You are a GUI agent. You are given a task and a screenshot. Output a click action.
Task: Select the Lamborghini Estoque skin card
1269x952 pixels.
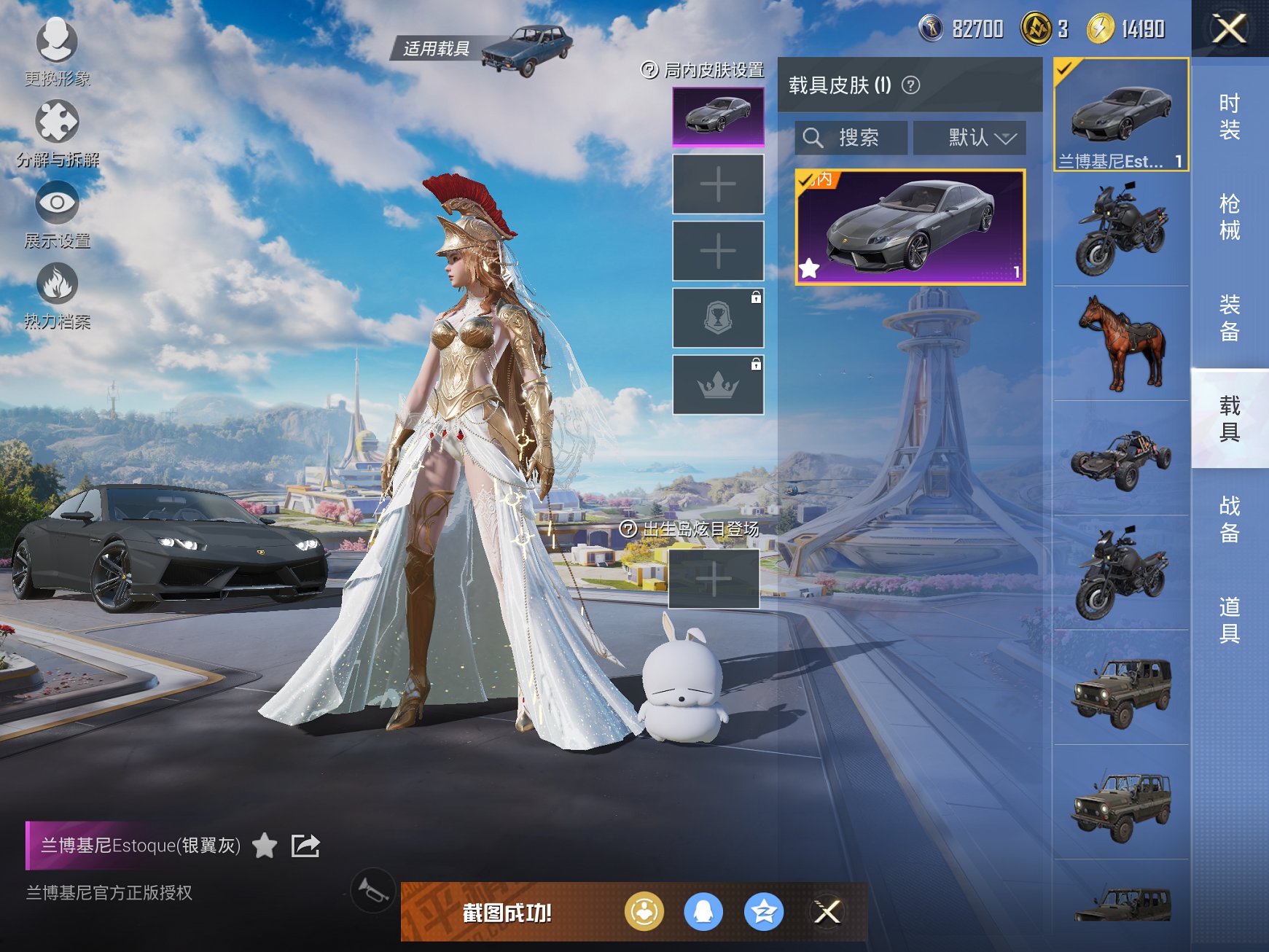click(910, 227)
